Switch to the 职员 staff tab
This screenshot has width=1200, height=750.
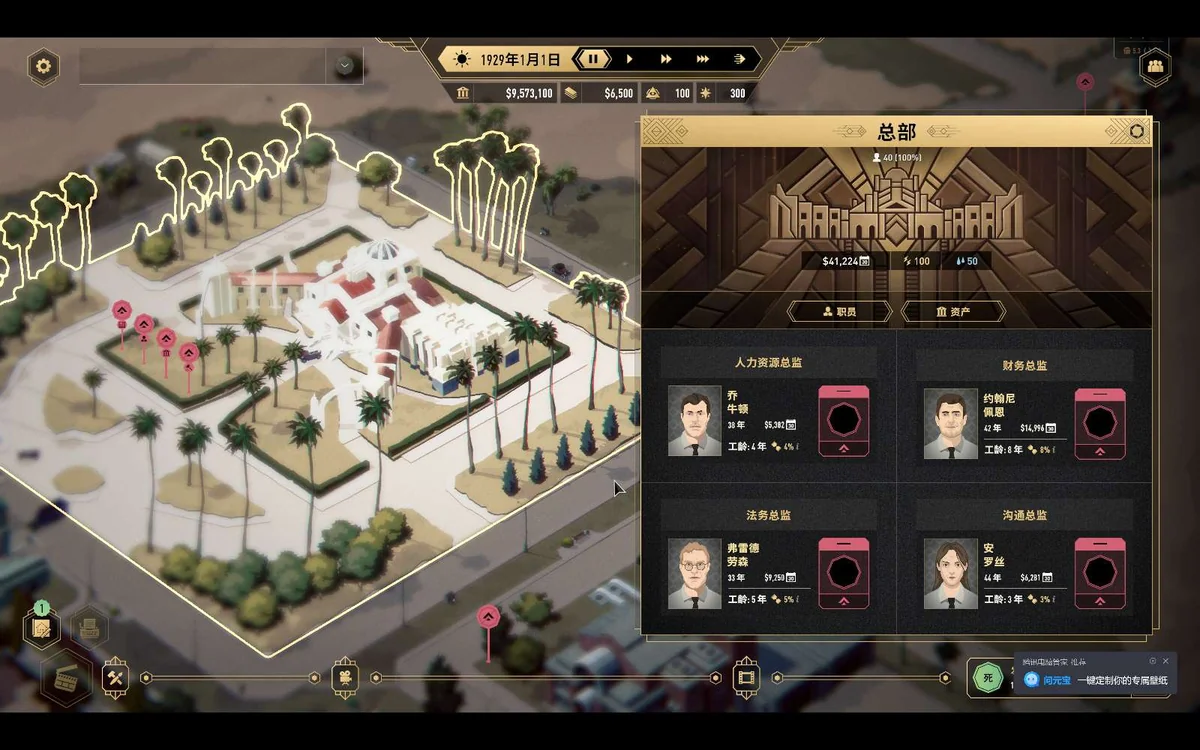click(839, 312)
